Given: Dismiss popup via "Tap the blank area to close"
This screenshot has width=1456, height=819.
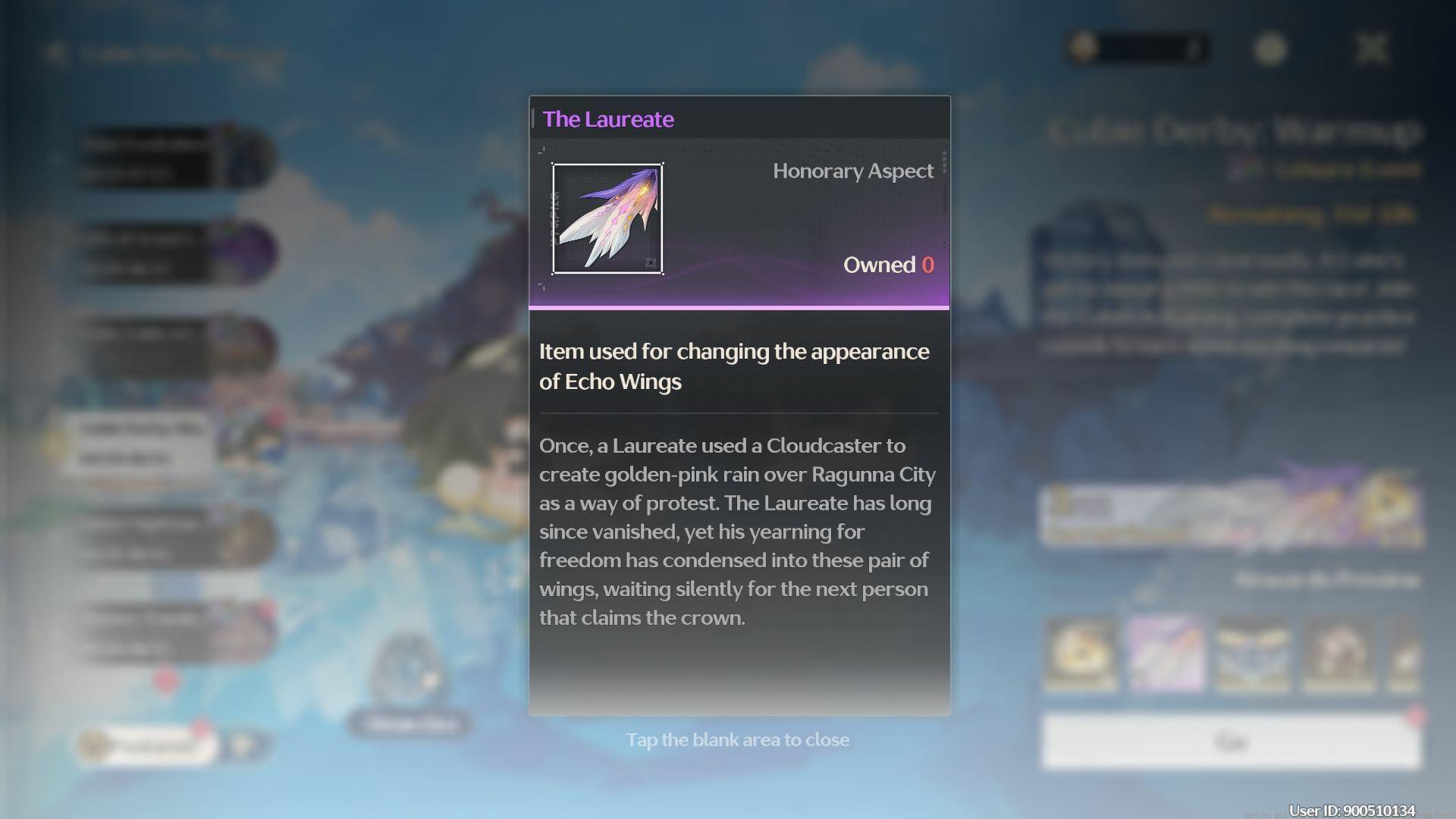Looking at the screenshot, I should tap(737, 740).
